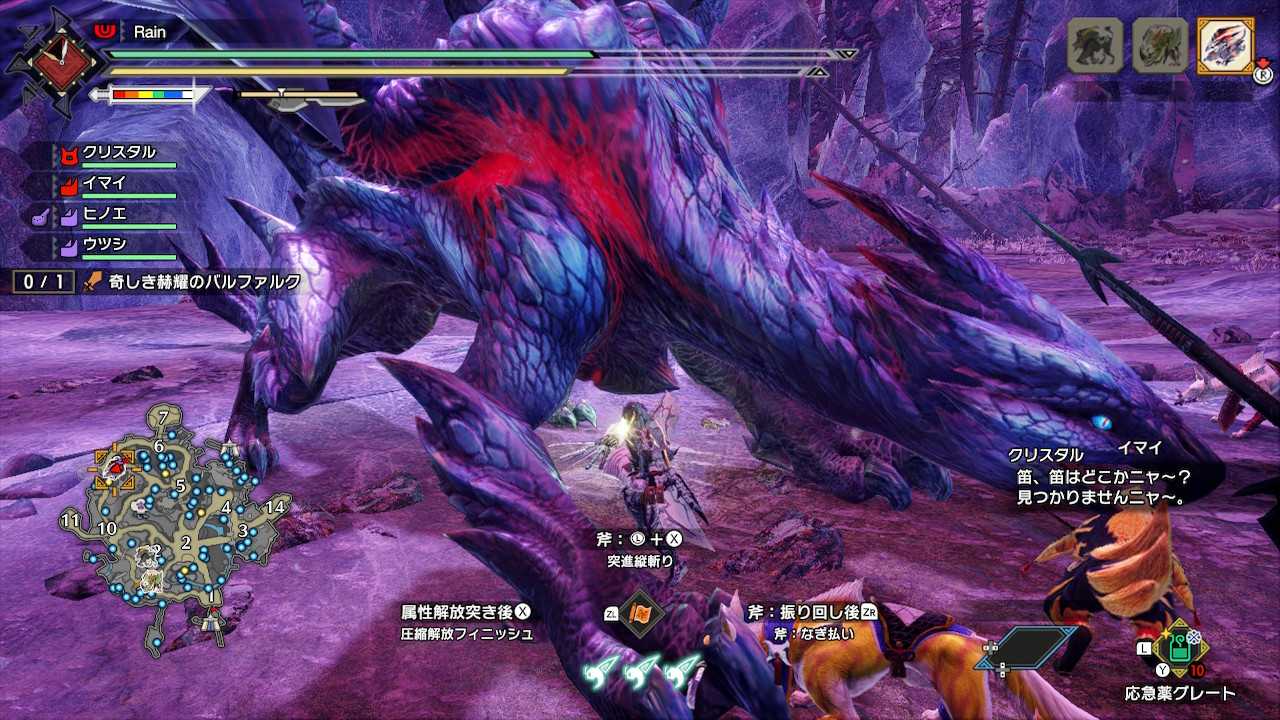
Task: Select party member ヒノエ in the list
Action: click(104, 214)
